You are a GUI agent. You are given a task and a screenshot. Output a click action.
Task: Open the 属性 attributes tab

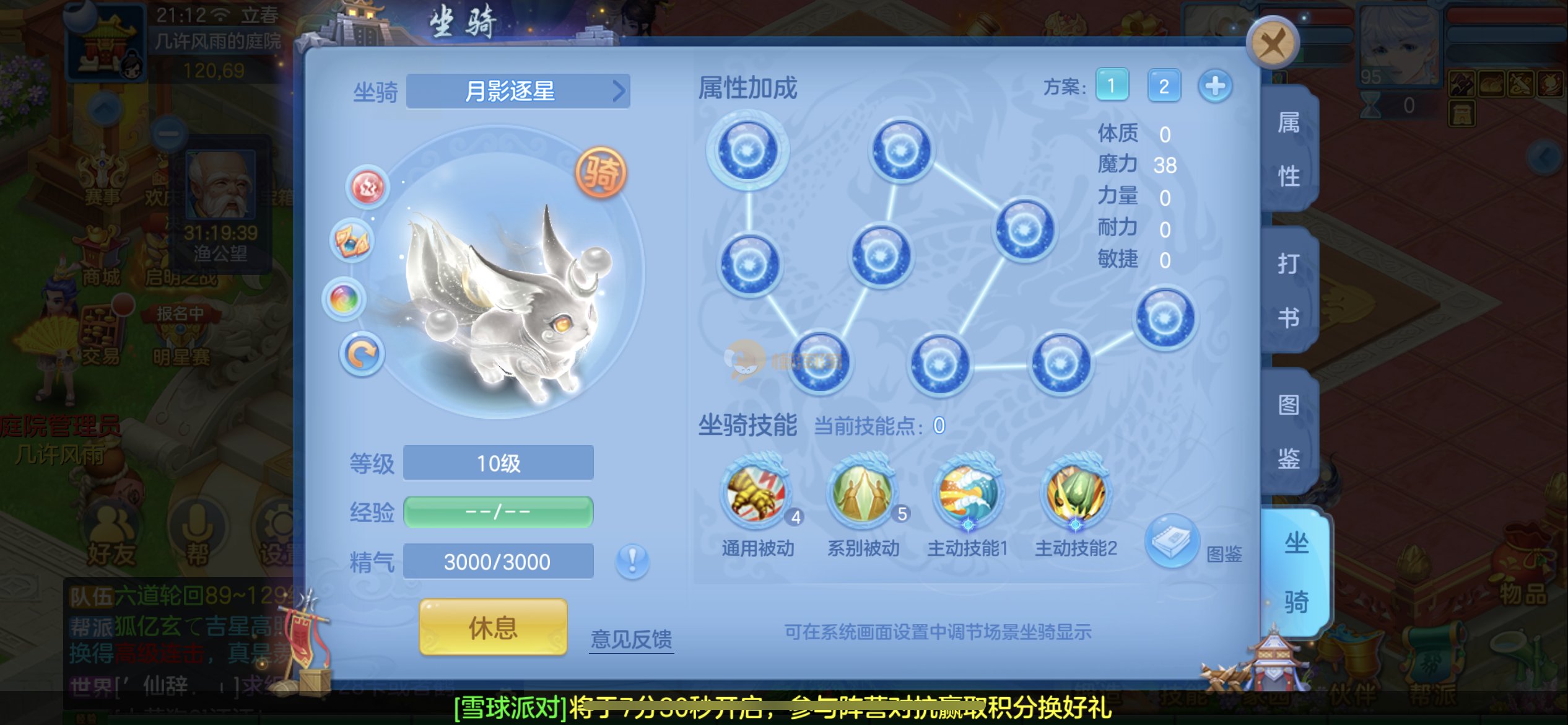[1289, 149]
